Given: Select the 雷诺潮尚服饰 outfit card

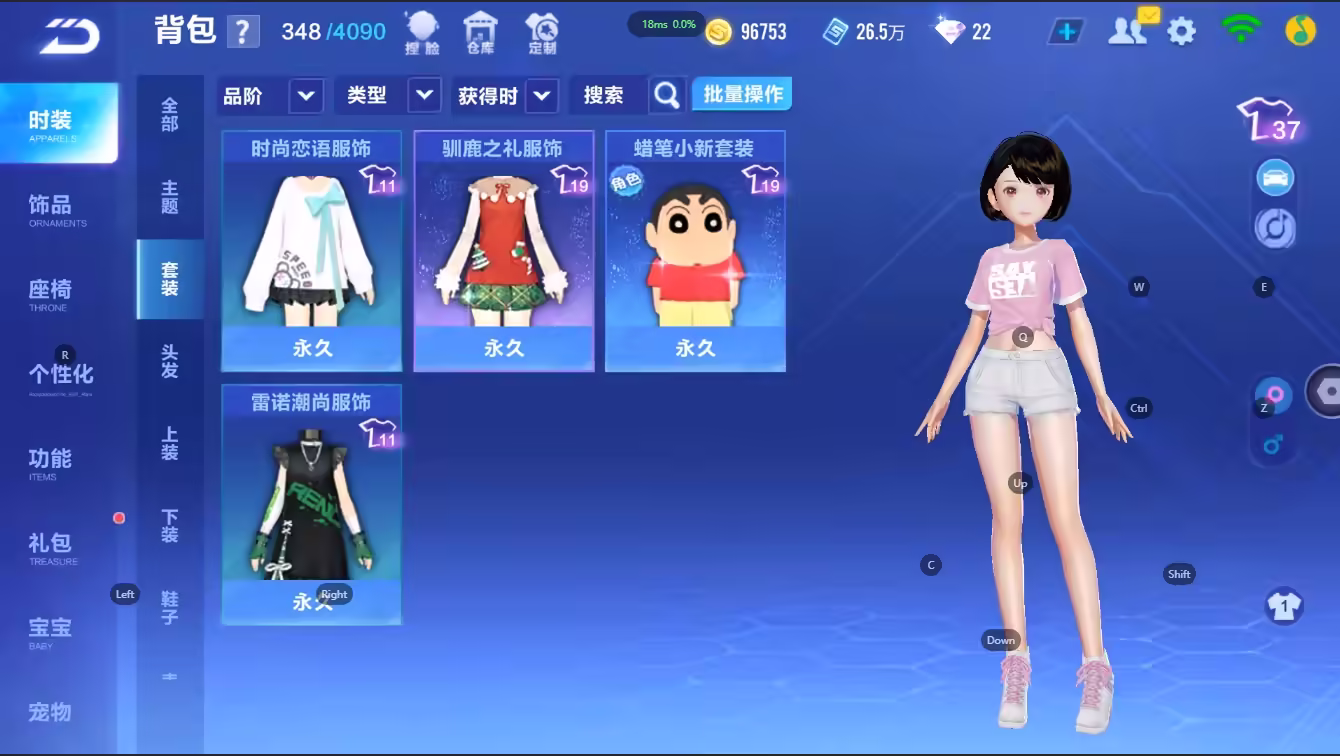Looking at the screenshot, I should point(311,504).
